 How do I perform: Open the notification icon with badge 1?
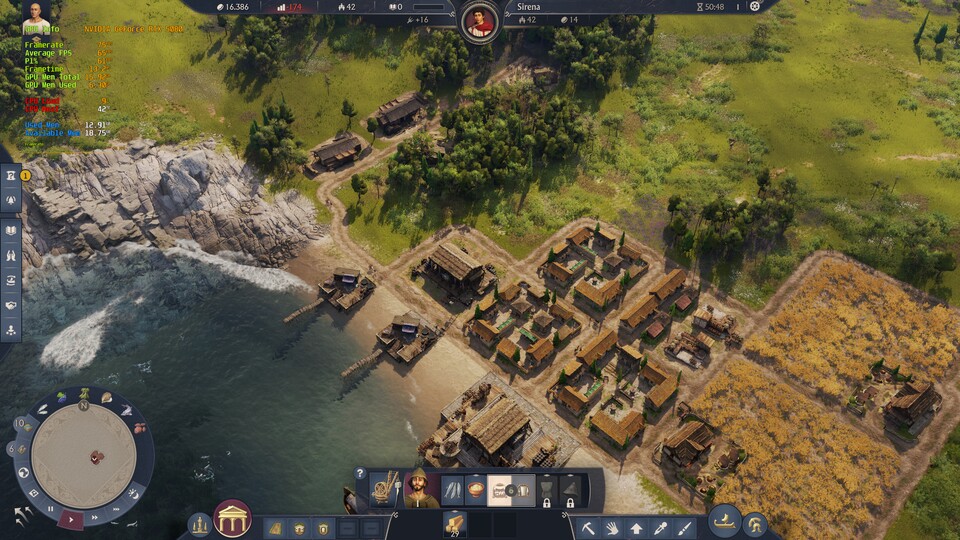pyautogui.click(x=11, y=177)
